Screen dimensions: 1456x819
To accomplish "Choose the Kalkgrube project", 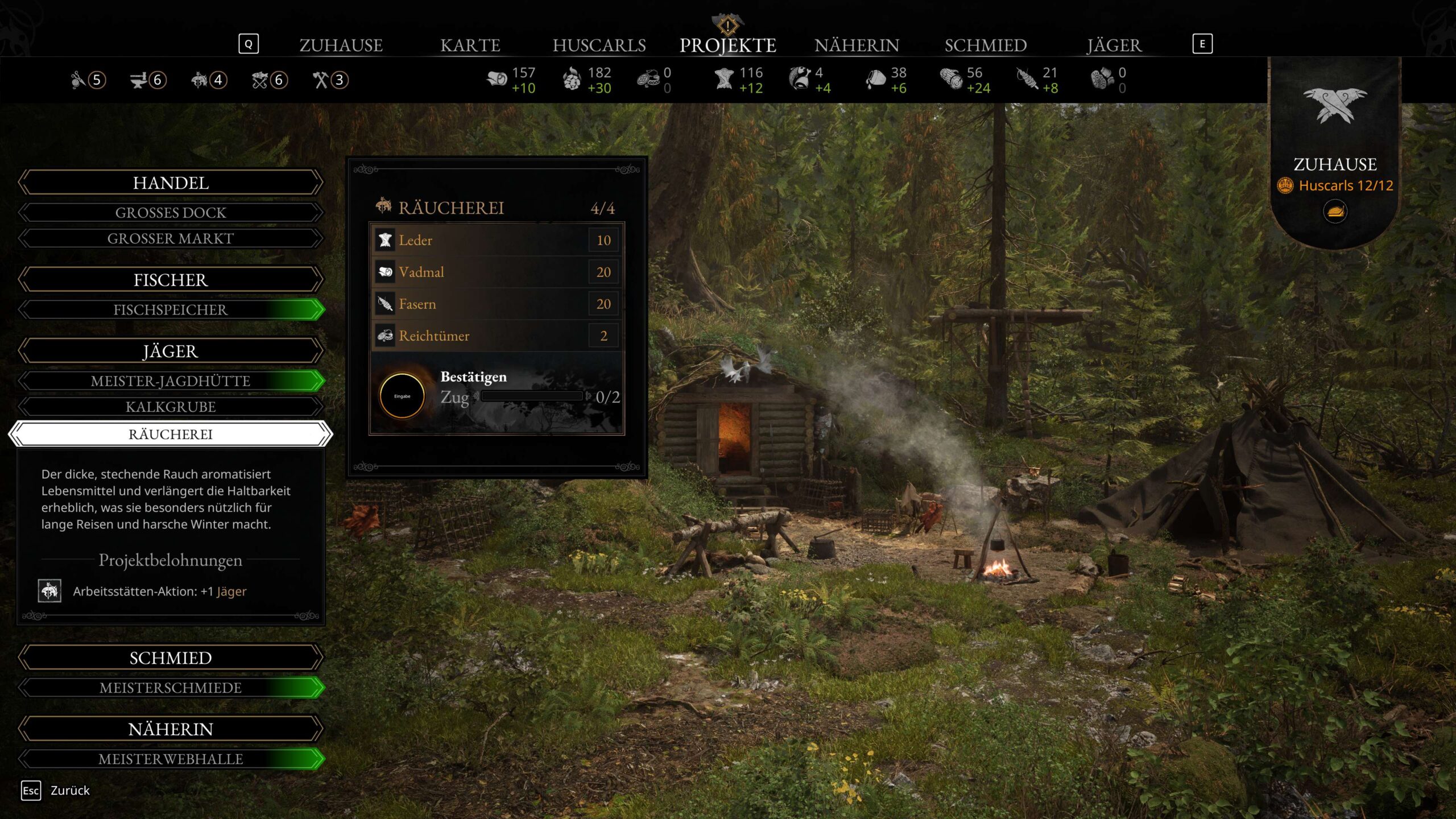I will (171, 407).
